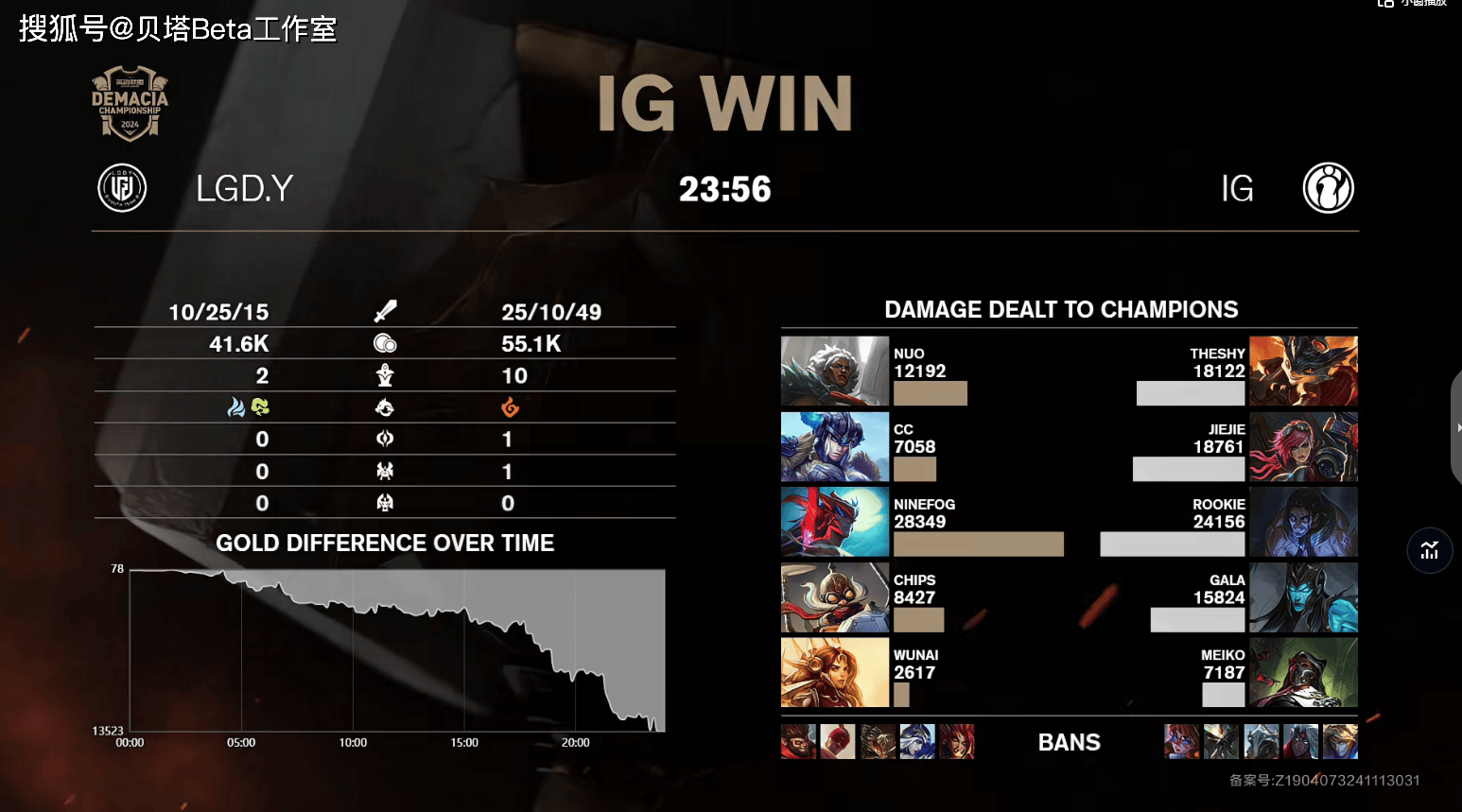Click the banned Wukong icon
Screen dimensions: 1462x812
pos(798,742)
